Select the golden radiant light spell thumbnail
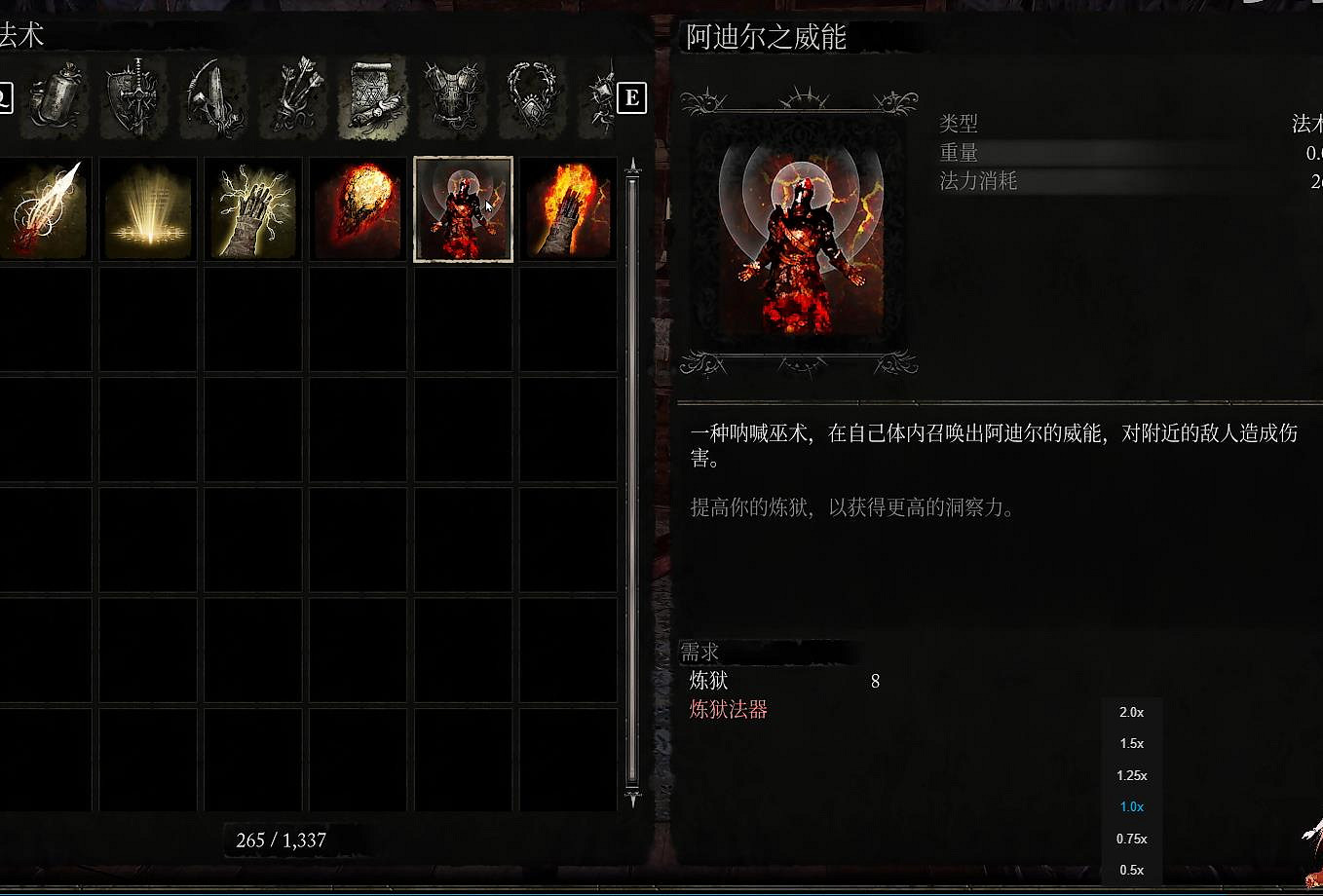 147,207
